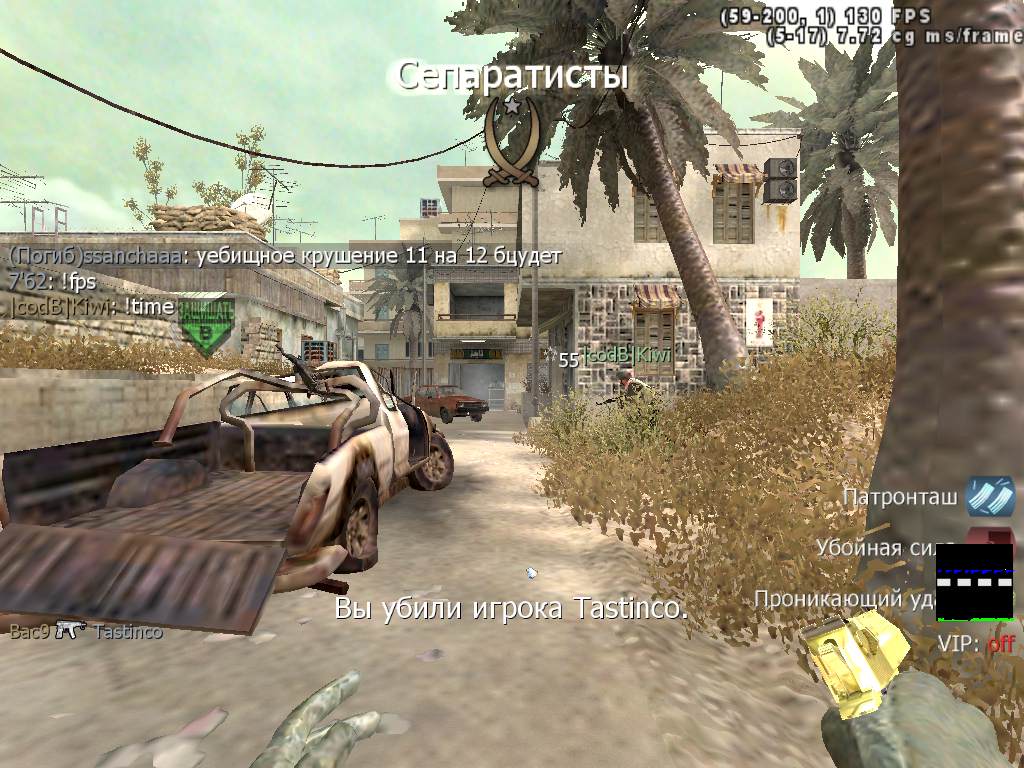The height and width of the screenshot is (768, 1024).
Task: Select the ssanchaaa chat message line
Action: coord(285,256)
